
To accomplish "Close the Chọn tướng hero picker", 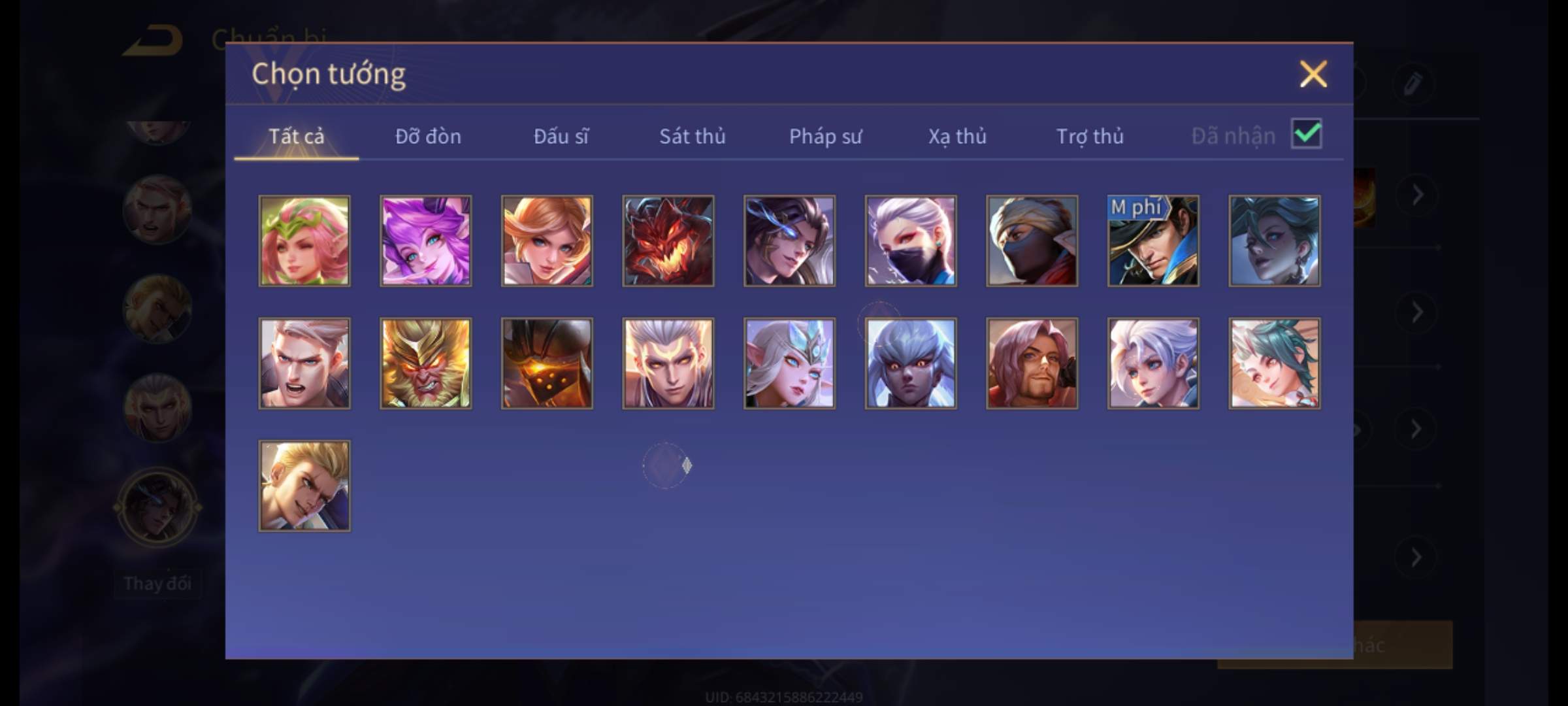I will pyautogui.click(x=1313, y=74).
